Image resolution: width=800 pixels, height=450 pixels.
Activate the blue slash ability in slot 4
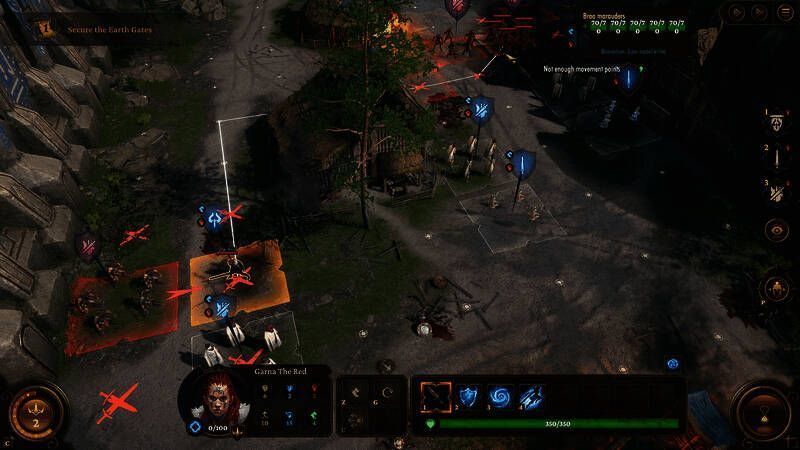click(x=531, y=396)
